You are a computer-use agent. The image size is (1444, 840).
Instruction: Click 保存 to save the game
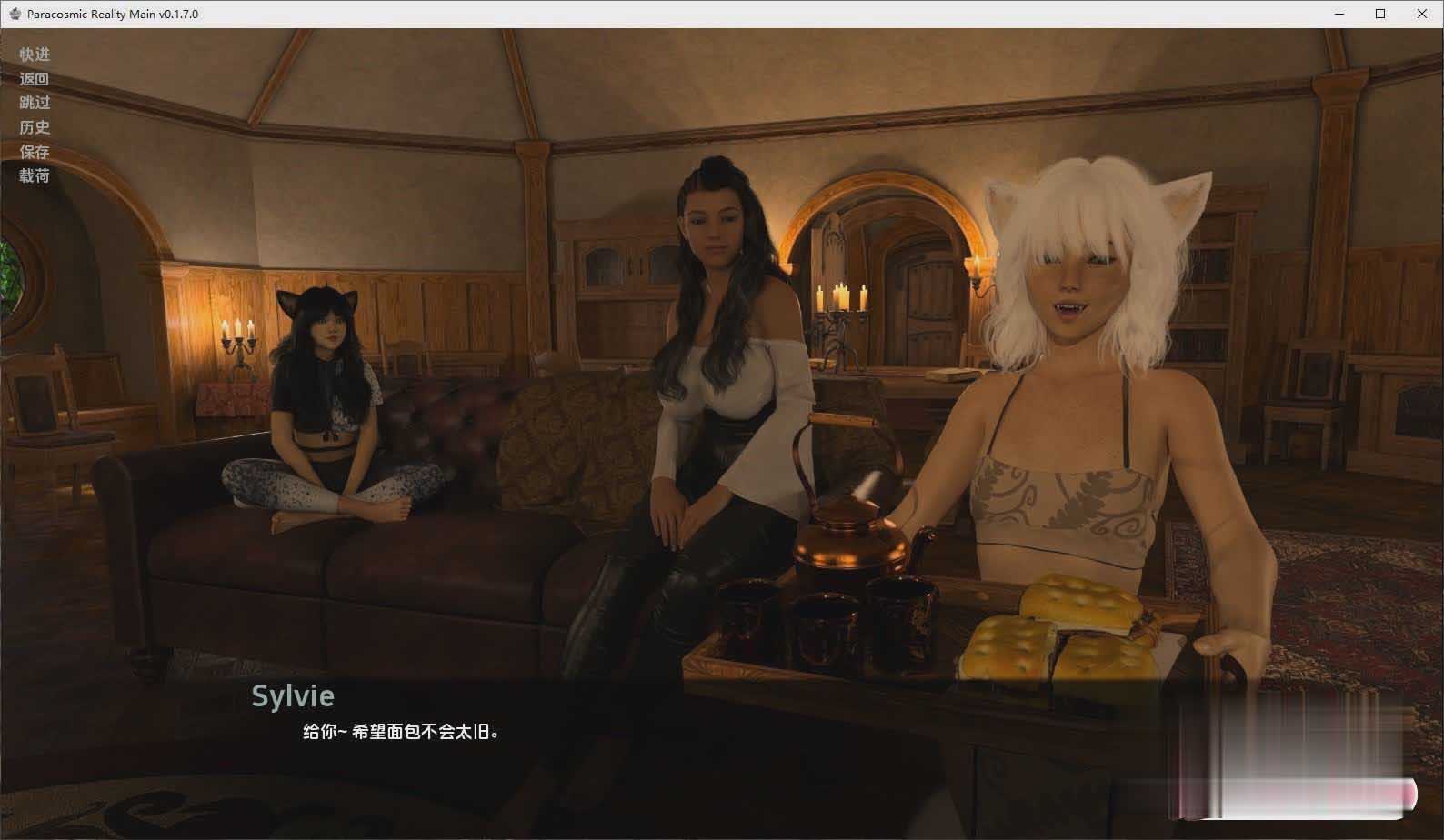point(35,151)
